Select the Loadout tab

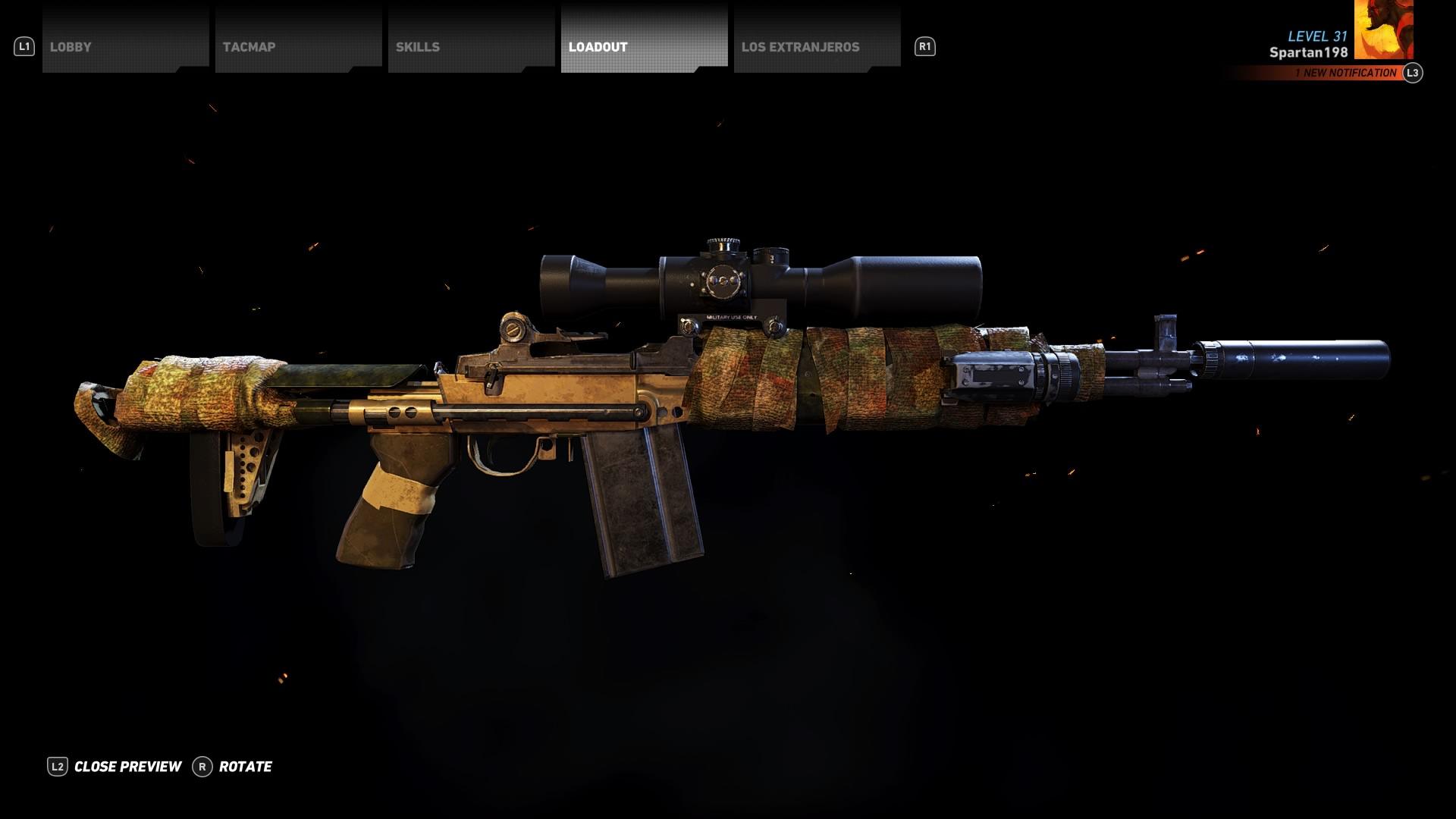pos(644,46)
